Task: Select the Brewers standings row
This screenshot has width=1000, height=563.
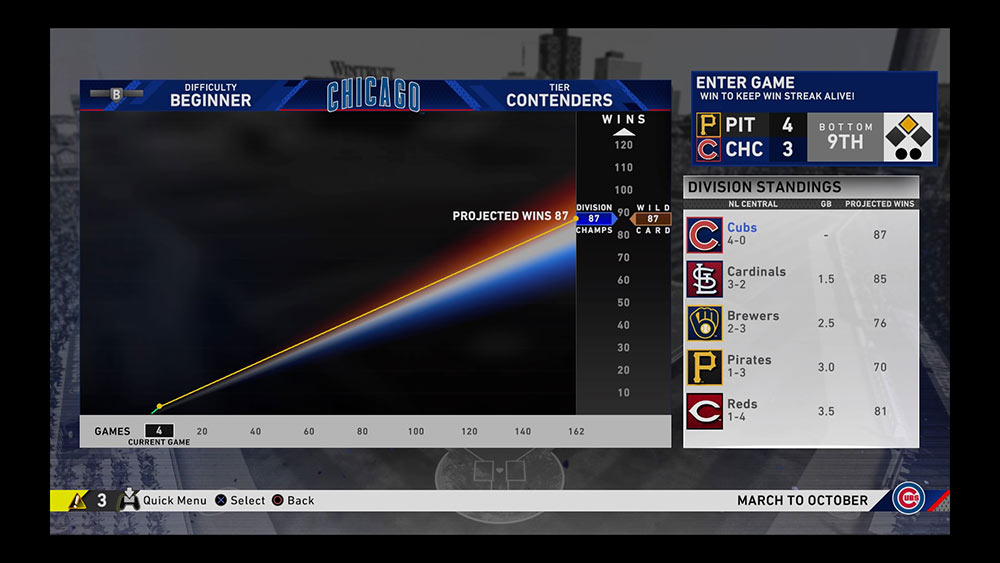Action: tap(801, 323)
